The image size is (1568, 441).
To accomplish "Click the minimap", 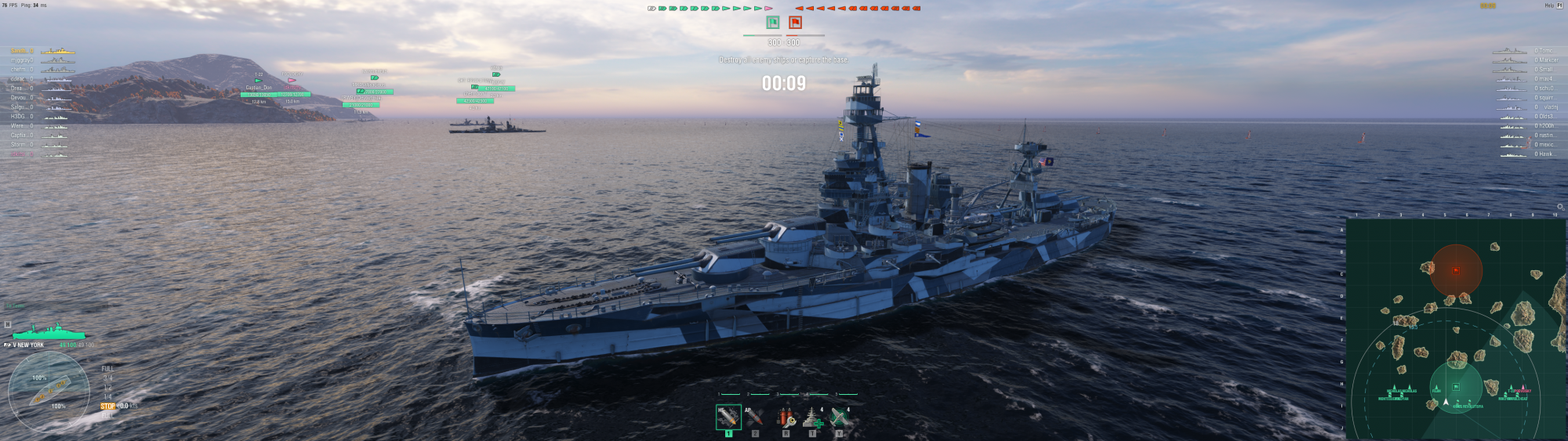I will (x=1455, y=329).
